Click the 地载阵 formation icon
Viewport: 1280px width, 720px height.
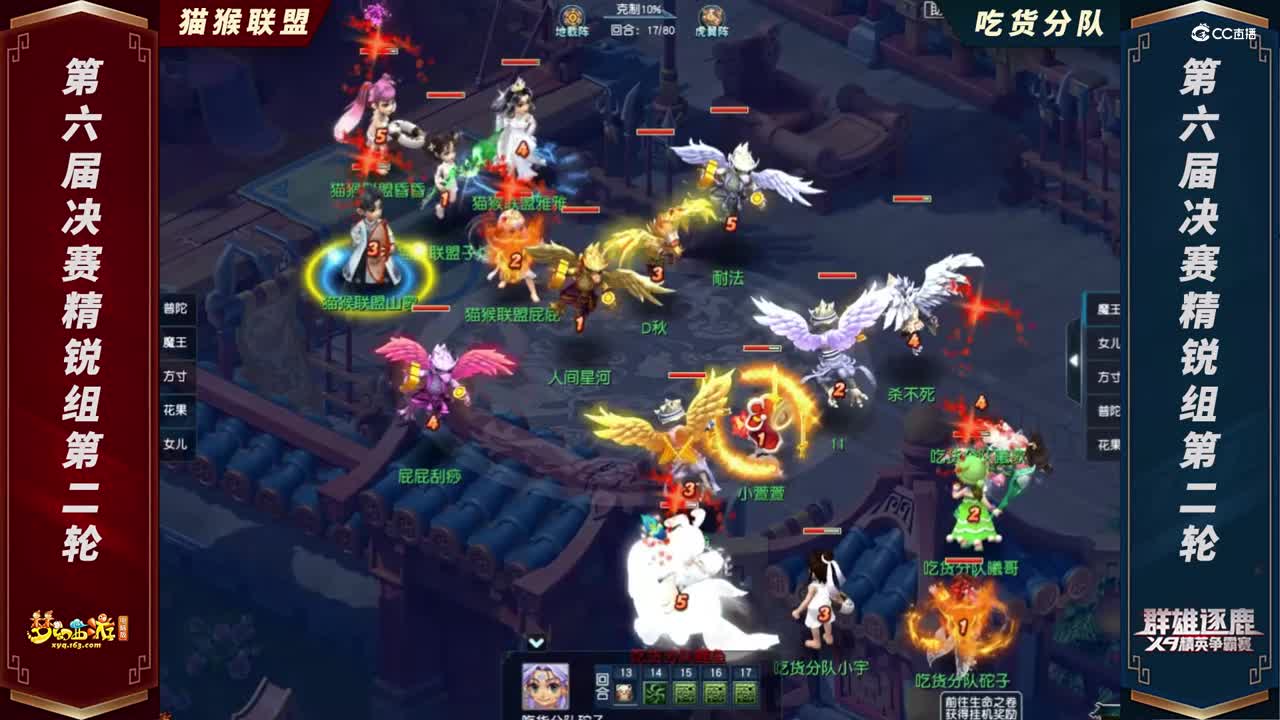coord(570,18)
